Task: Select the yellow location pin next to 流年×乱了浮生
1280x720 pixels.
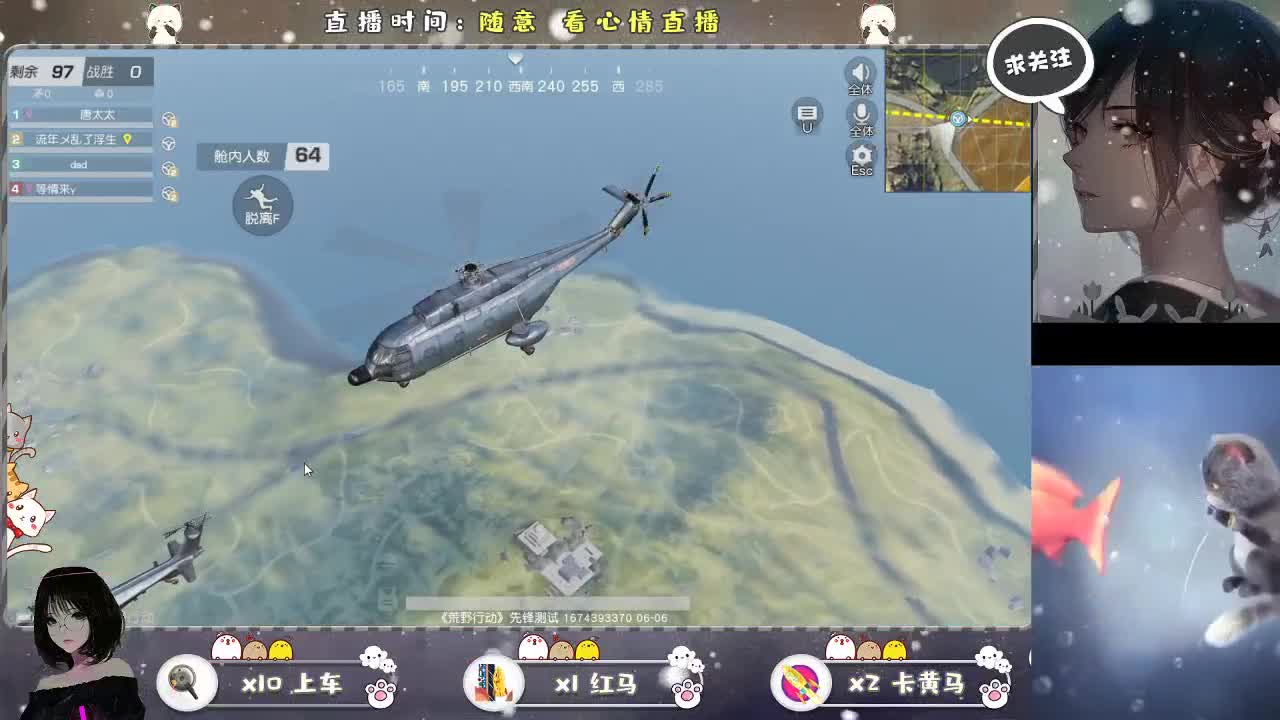Action: (x=127, y=140)
